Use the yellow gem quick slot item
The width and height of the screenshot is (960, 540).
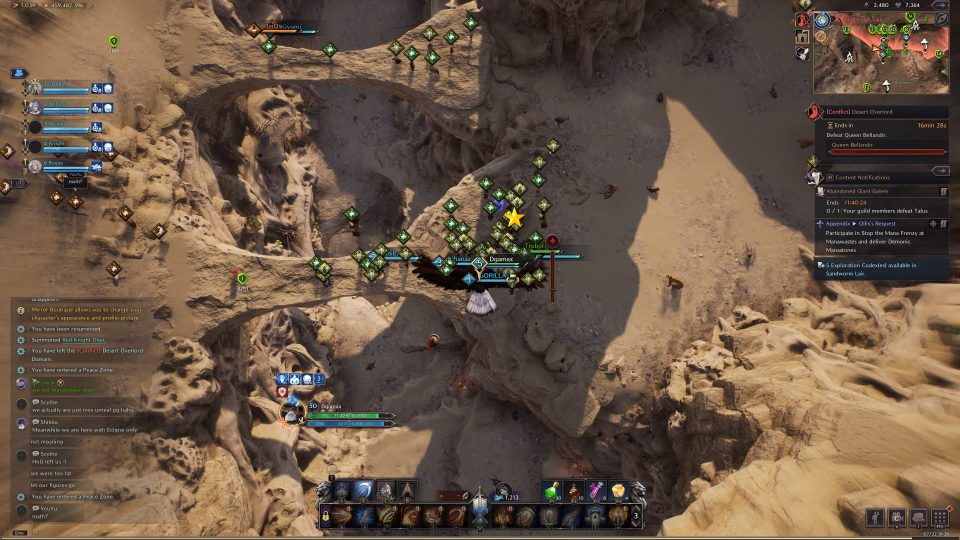[618, 490]
